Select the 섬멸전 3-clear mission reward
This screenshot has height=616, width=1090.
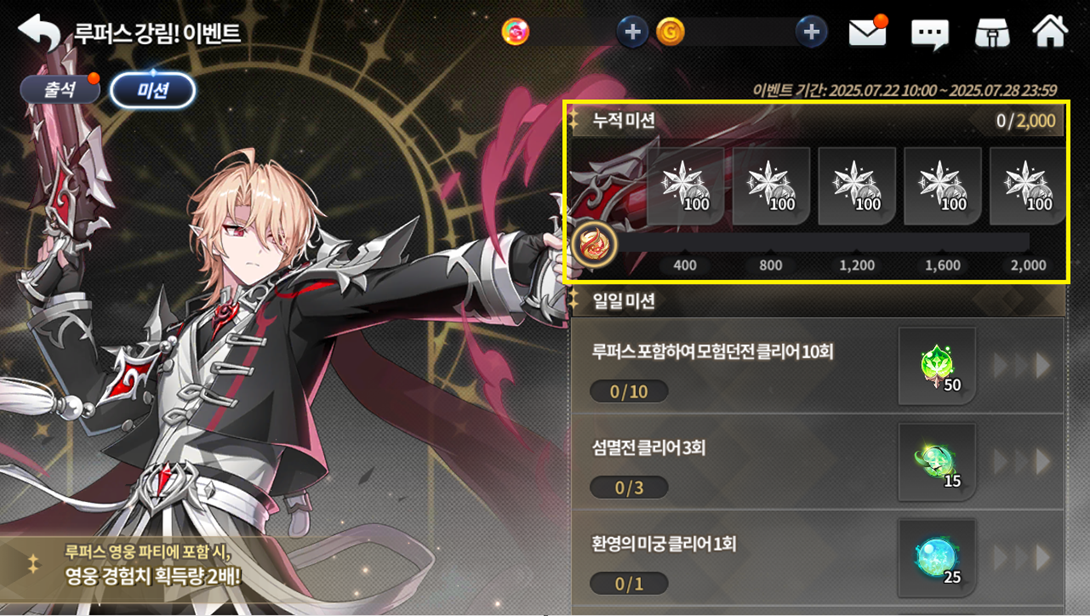(937, 462)
